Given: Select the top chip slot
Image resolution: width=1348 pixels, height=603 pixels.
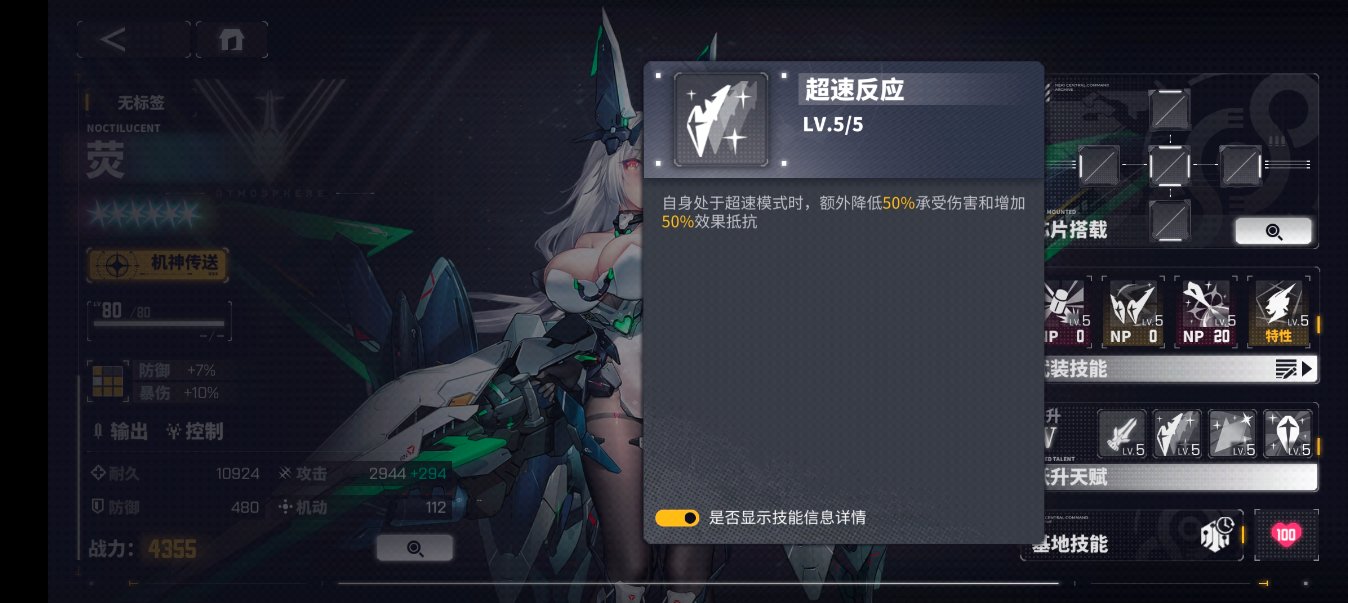Looking at the screenshot, I should (x=1169, y=108).
